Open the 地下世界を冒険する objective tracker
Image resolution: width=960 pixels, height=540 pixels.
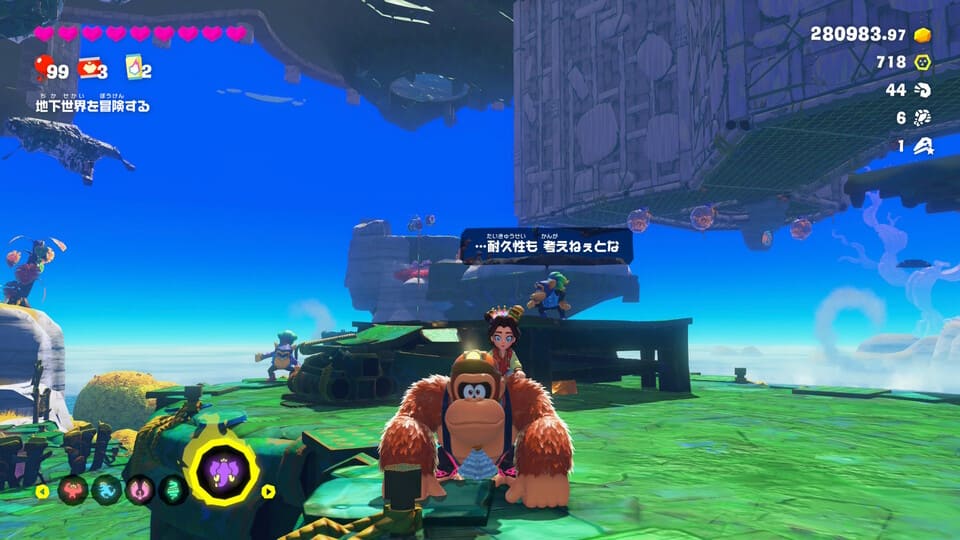pos(92,103)
